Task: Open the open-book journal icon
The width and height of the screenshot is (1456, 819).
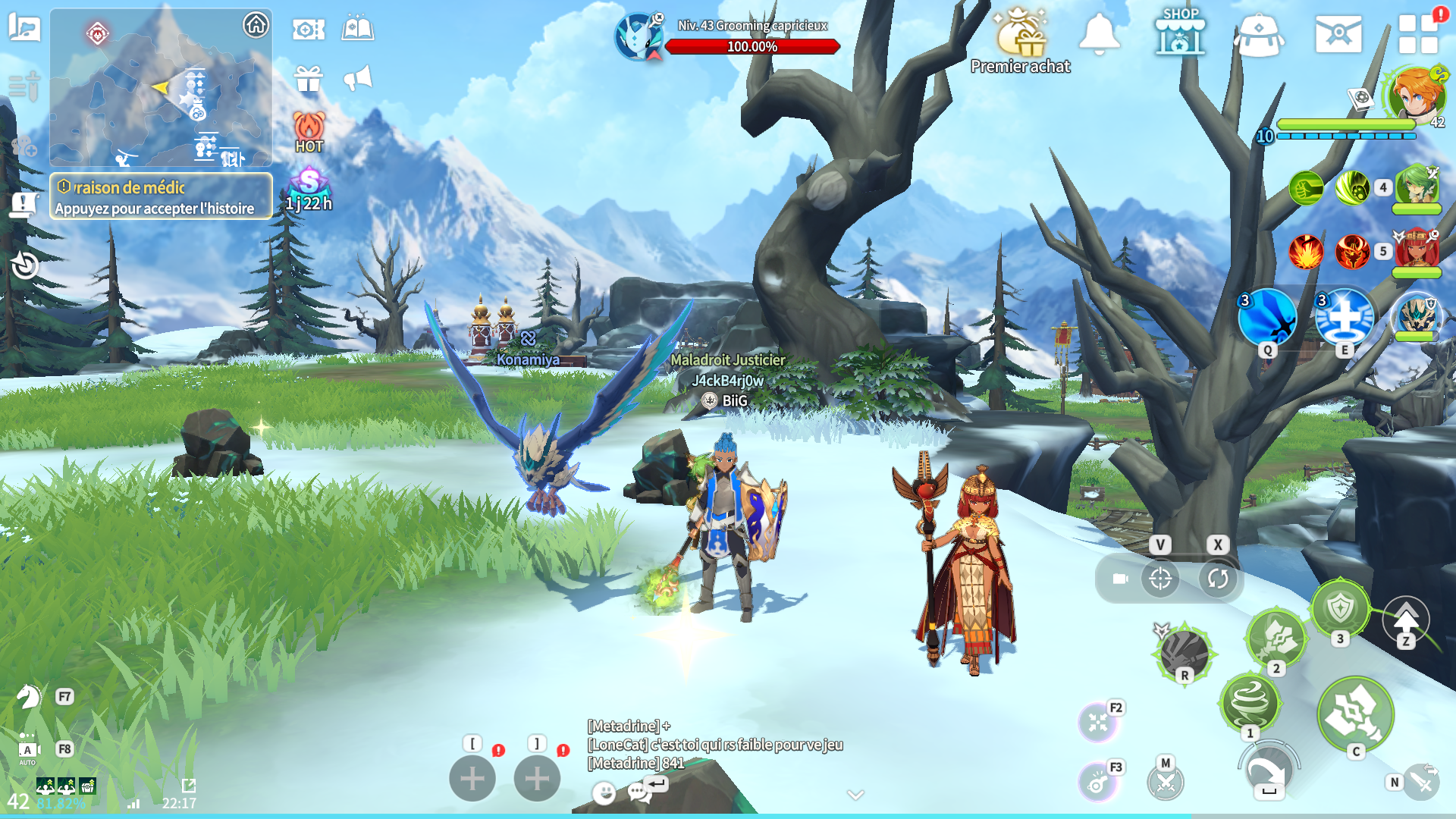Action: pos(358,29)
